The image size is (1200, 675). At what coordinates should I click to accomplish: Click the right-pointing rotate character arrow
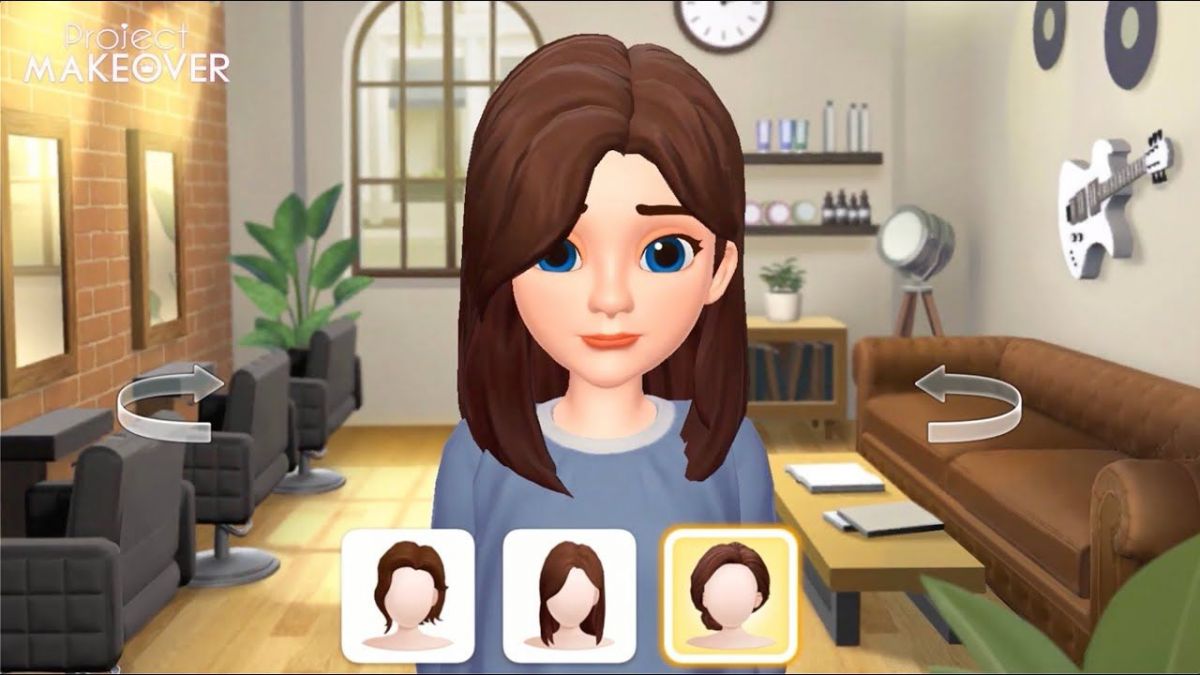[x=170, y=403]
